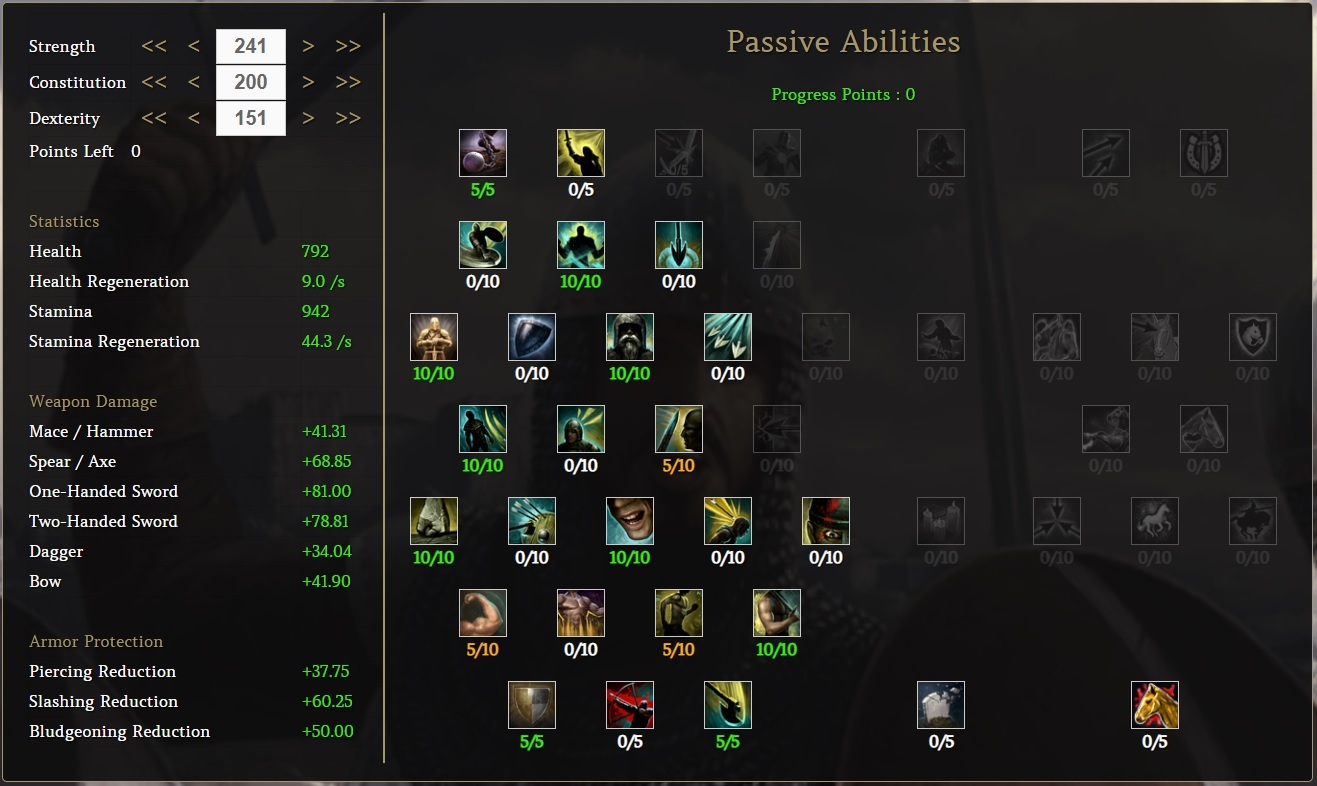This screenshot has width=1317, height=786.
Task: Select the golden horse head passive
Action: [x=1155, y=705]
